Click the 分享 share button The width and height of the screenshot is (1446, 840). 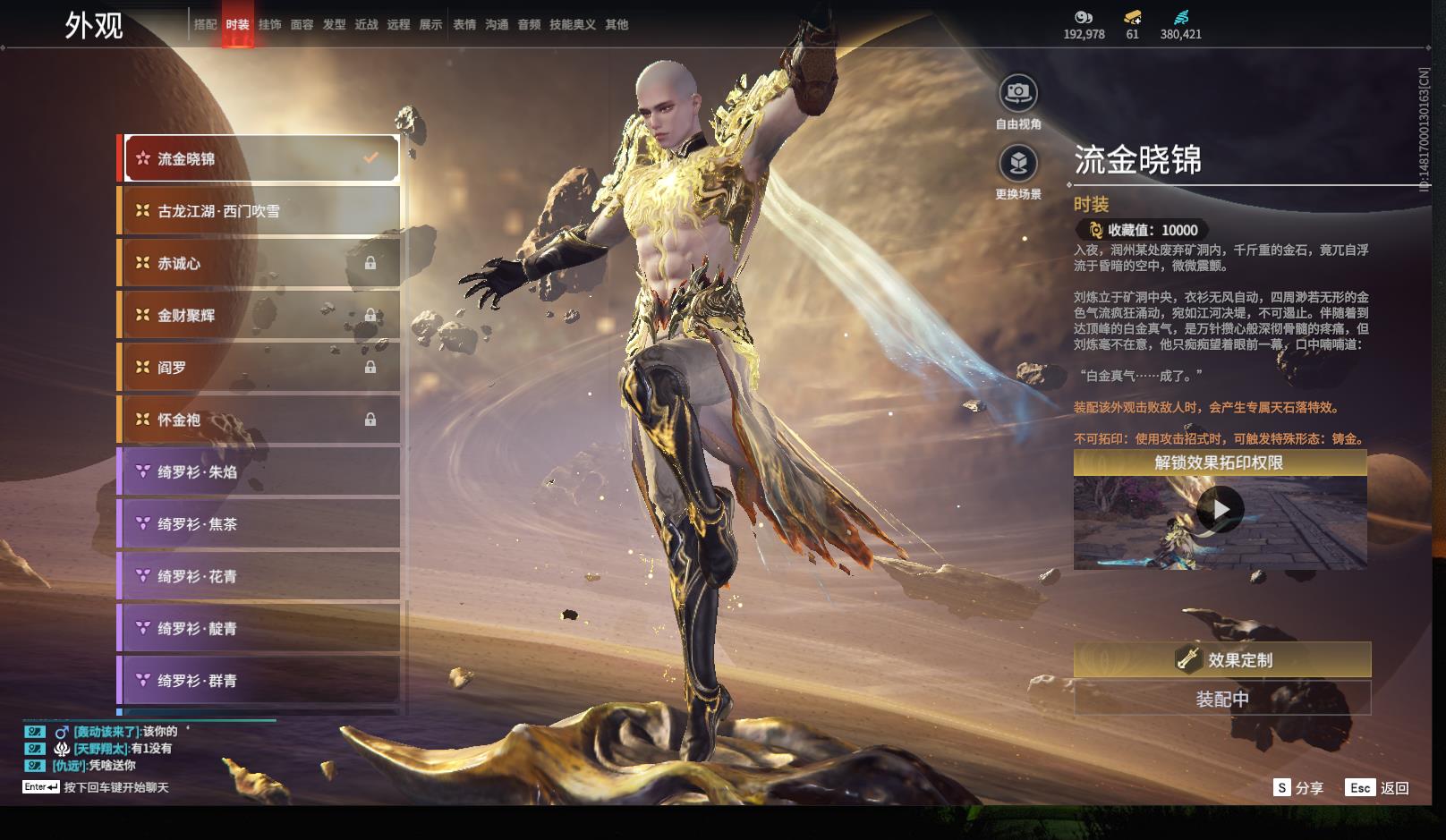coord(1298,788)
